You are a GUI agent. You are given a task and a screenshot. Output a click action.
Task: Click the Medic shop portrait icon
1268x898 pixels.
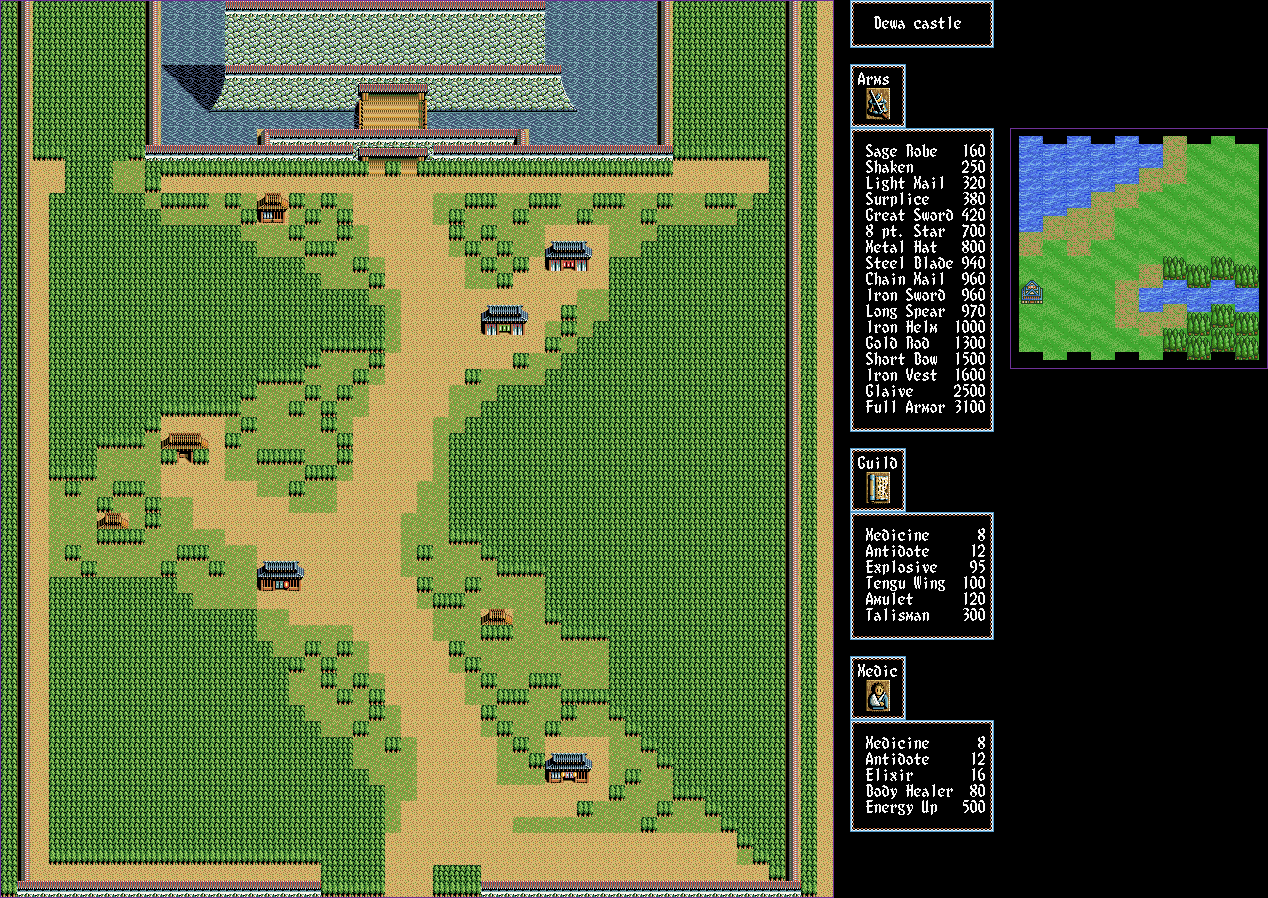[x=878, y=696]
